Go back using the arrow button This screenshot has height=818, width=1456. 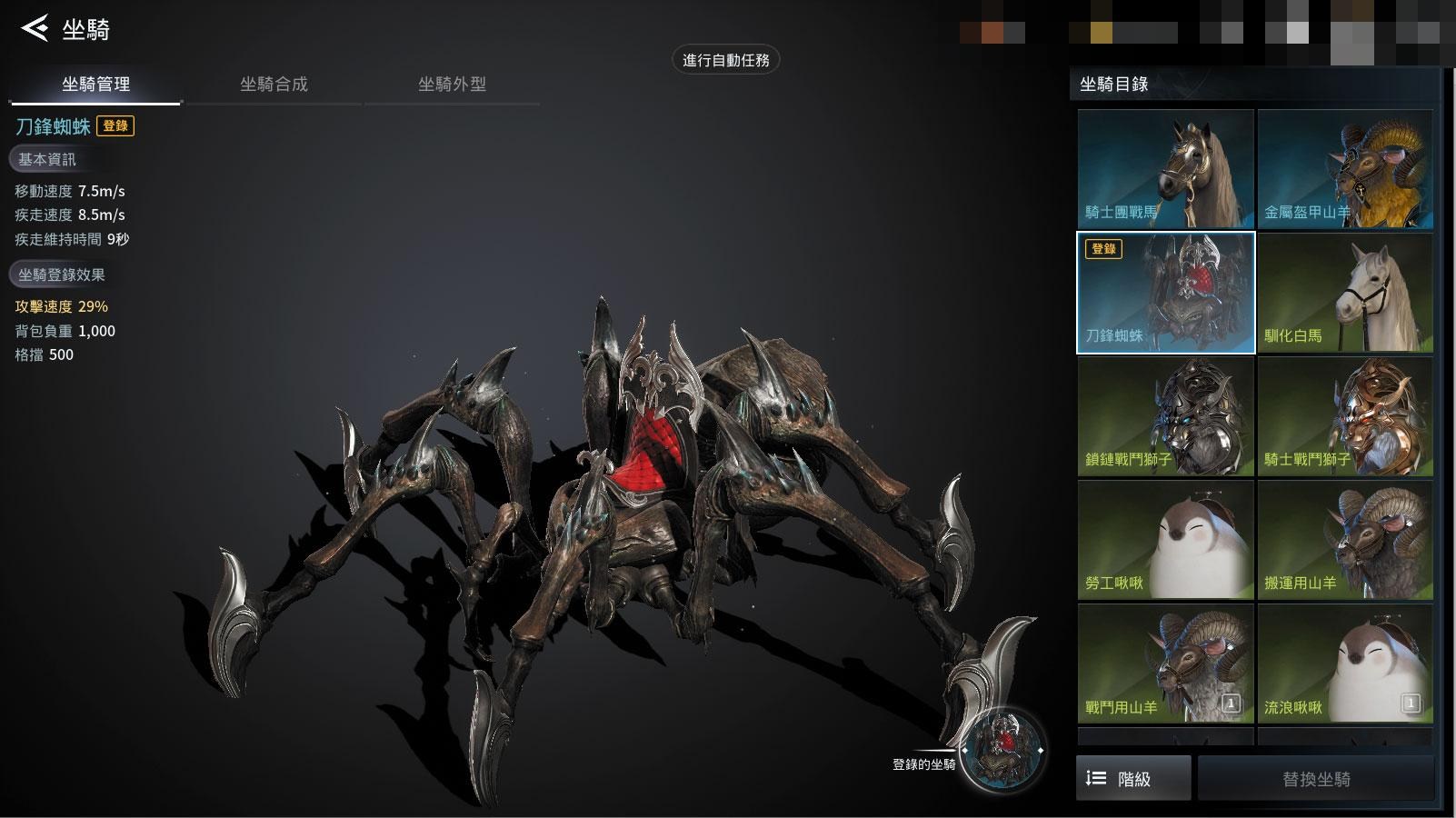click(35, 28)
